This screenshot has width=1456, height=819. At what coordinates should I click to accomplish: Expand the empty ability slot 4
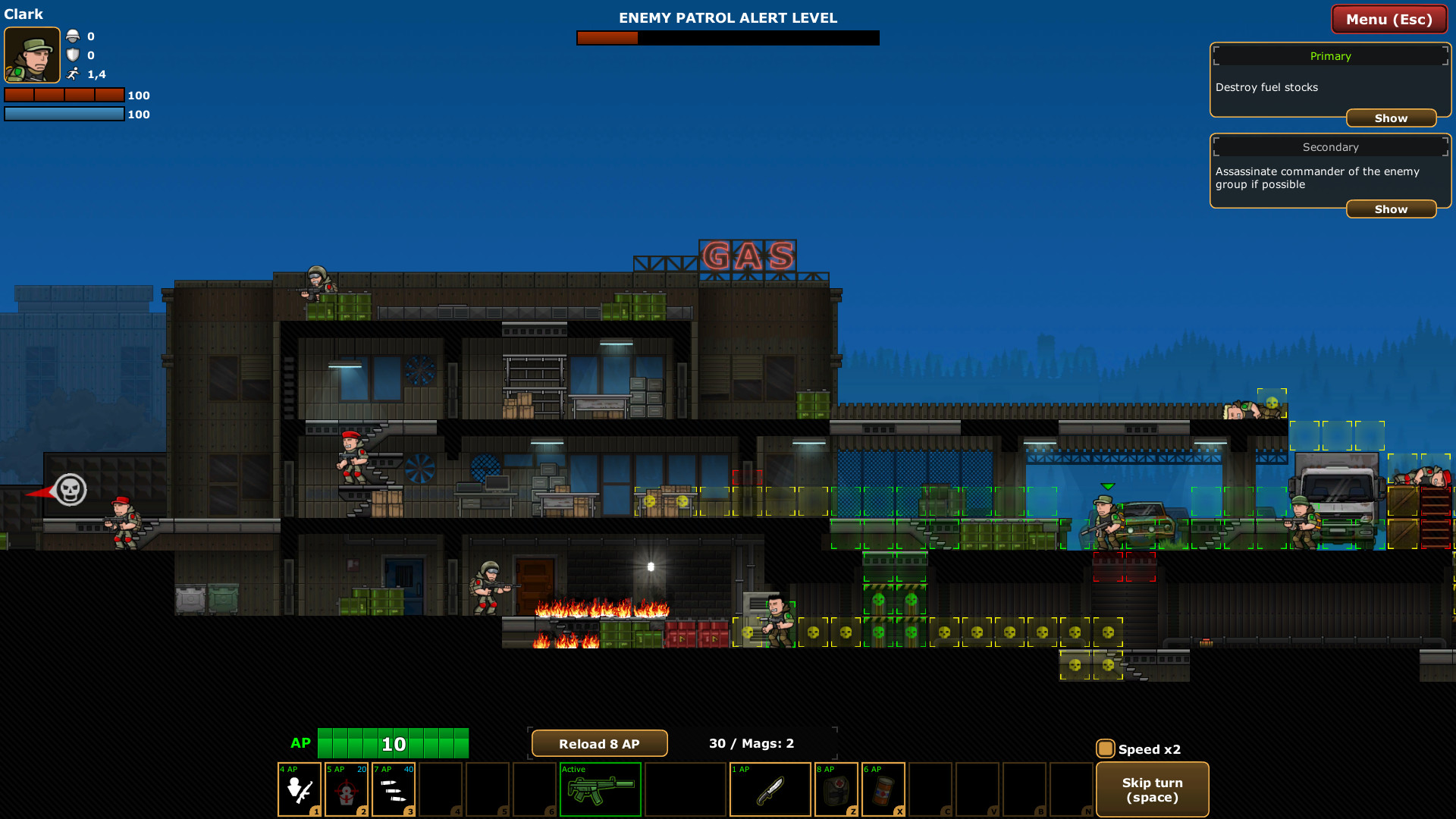tap(442, 789)
